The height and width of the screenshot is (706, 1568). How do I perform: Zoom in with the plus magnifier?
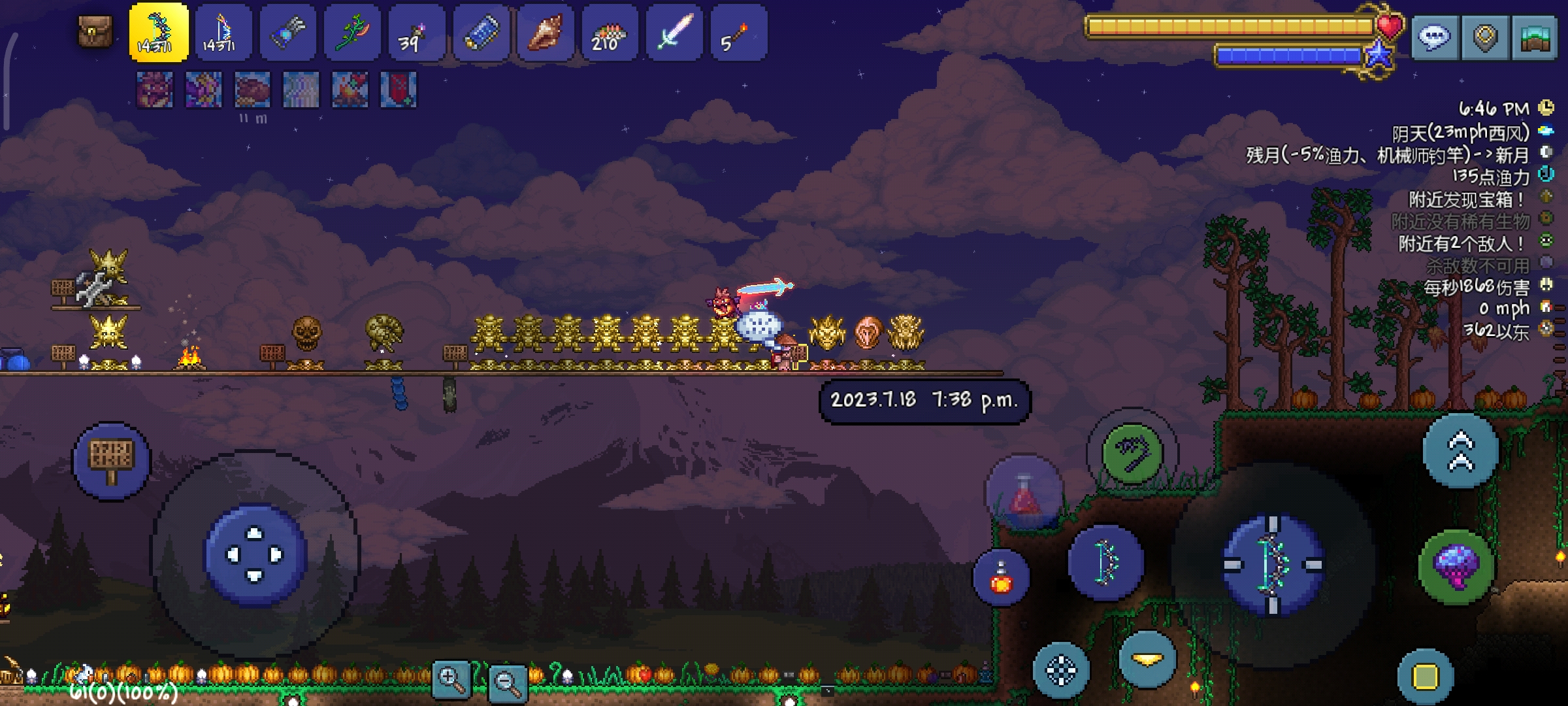pyautogui.click(x=451, y=680)
